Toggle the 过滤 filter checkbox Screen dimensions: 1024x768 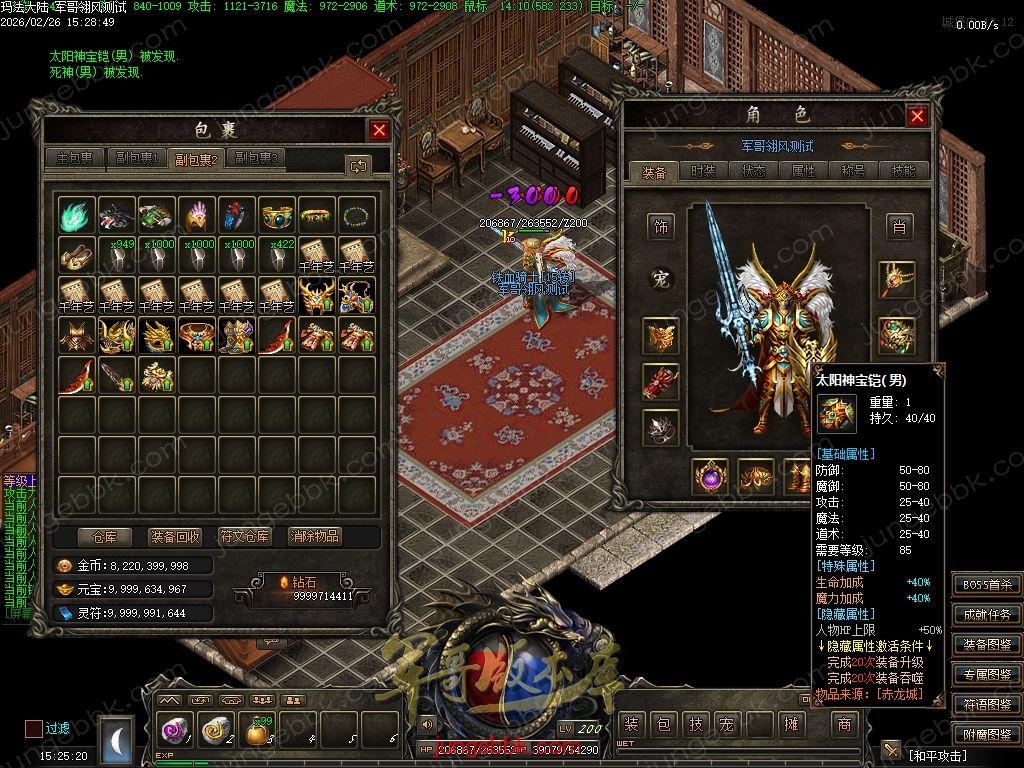(x=34, y=729)
